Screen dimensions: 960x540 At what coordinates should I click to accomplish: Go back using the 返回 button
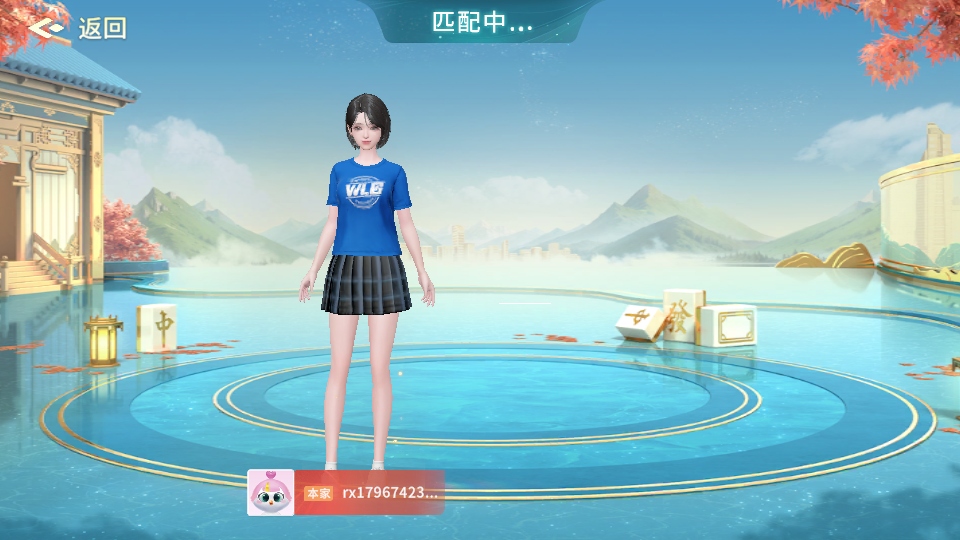[x=78, y=28]
